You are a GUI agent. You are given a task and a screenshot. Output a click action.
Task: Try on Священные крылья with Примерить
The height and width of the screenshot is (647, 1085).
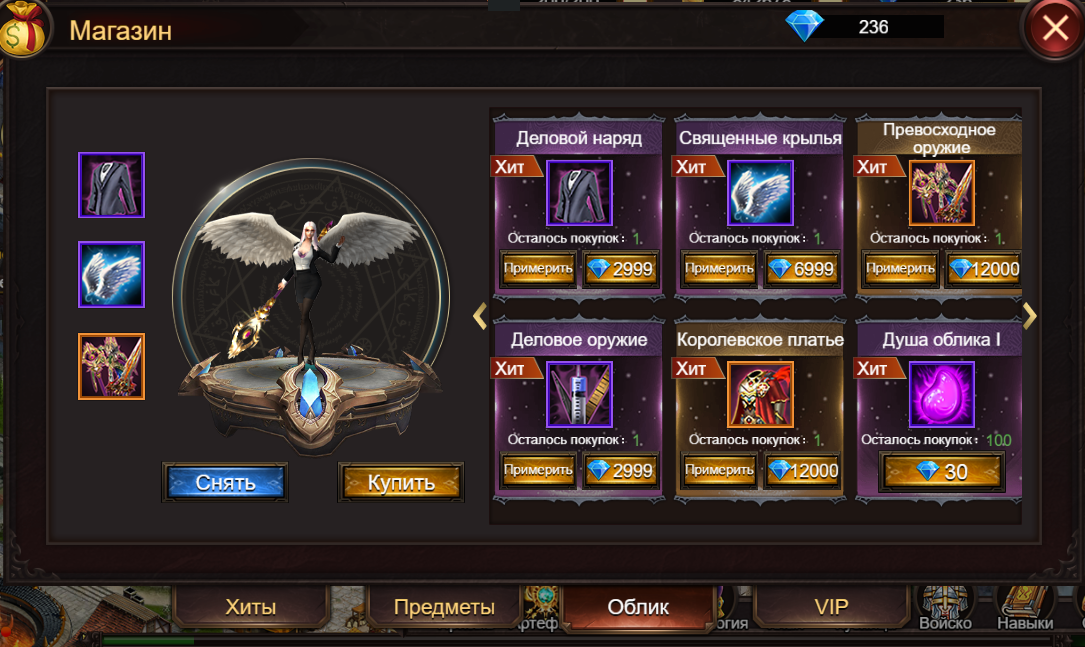719,269
